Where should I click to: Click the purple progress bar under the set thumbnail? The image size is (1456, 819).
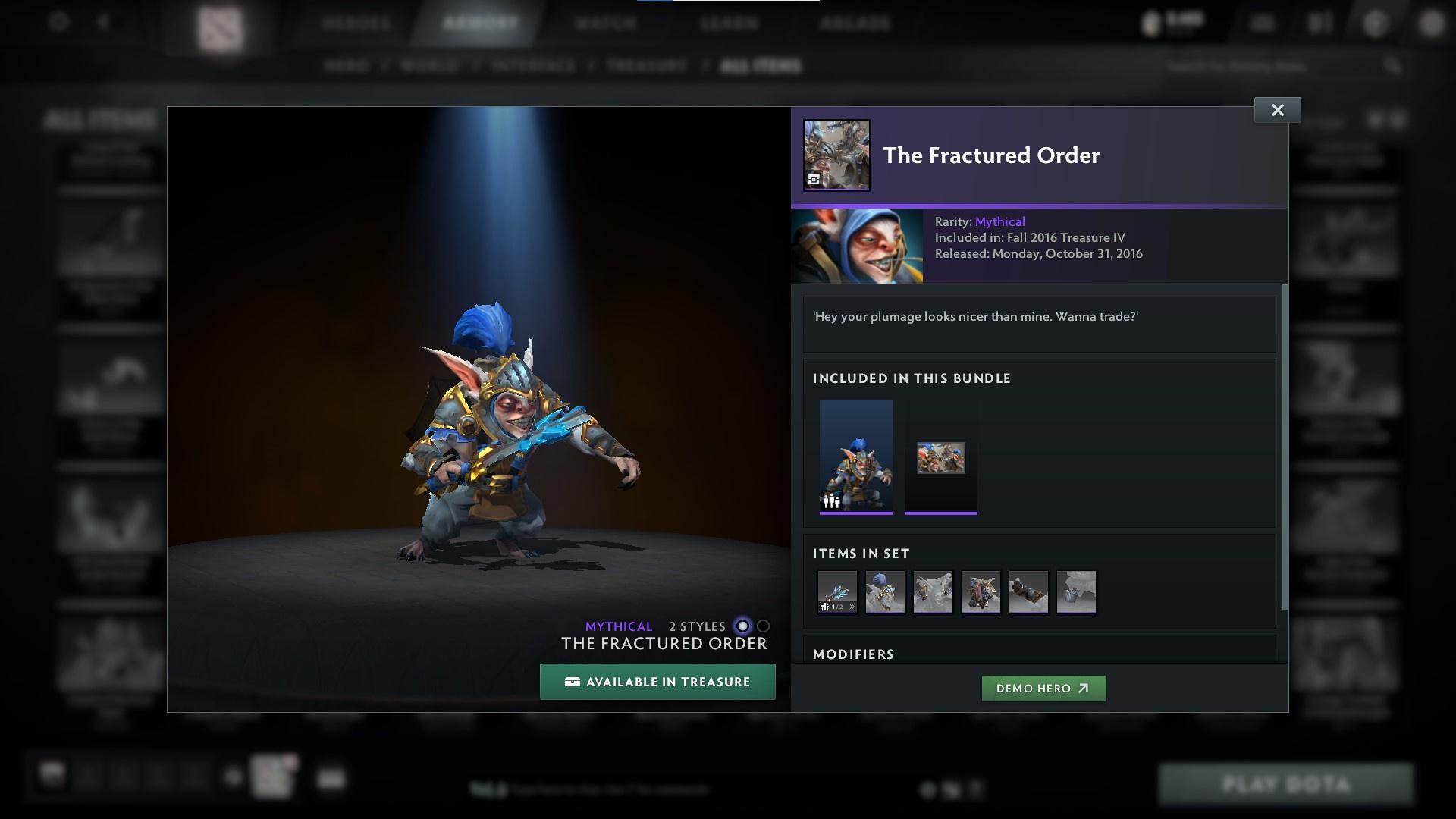point(856,515)
